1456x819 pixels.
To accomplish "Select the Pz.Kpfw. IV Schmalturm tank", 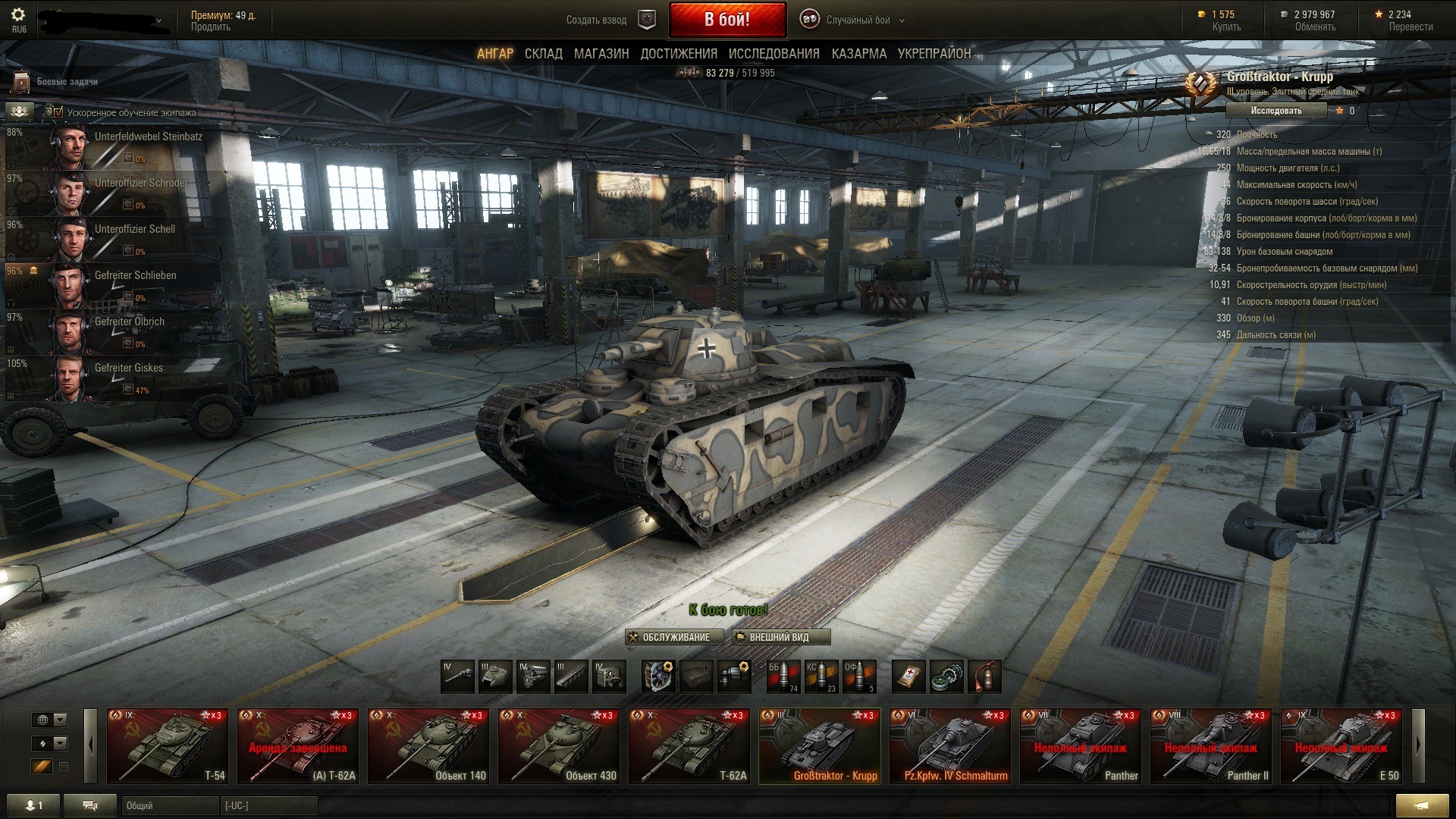I will pyautogui.click(x=950, y=745).
